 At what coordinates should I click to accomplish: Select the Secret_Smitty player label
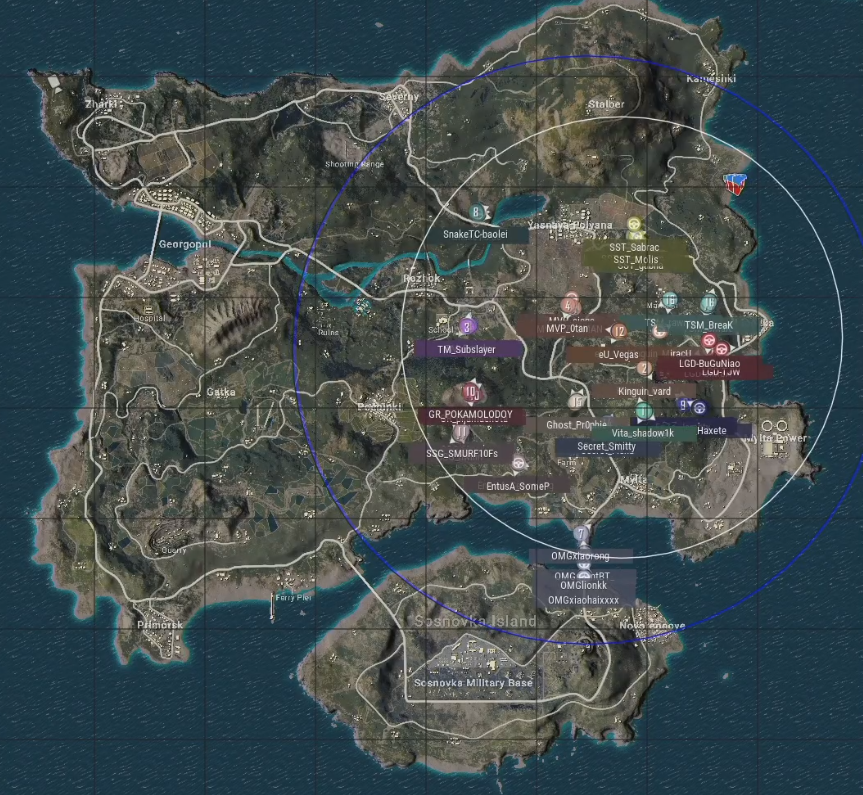[606, 447]
